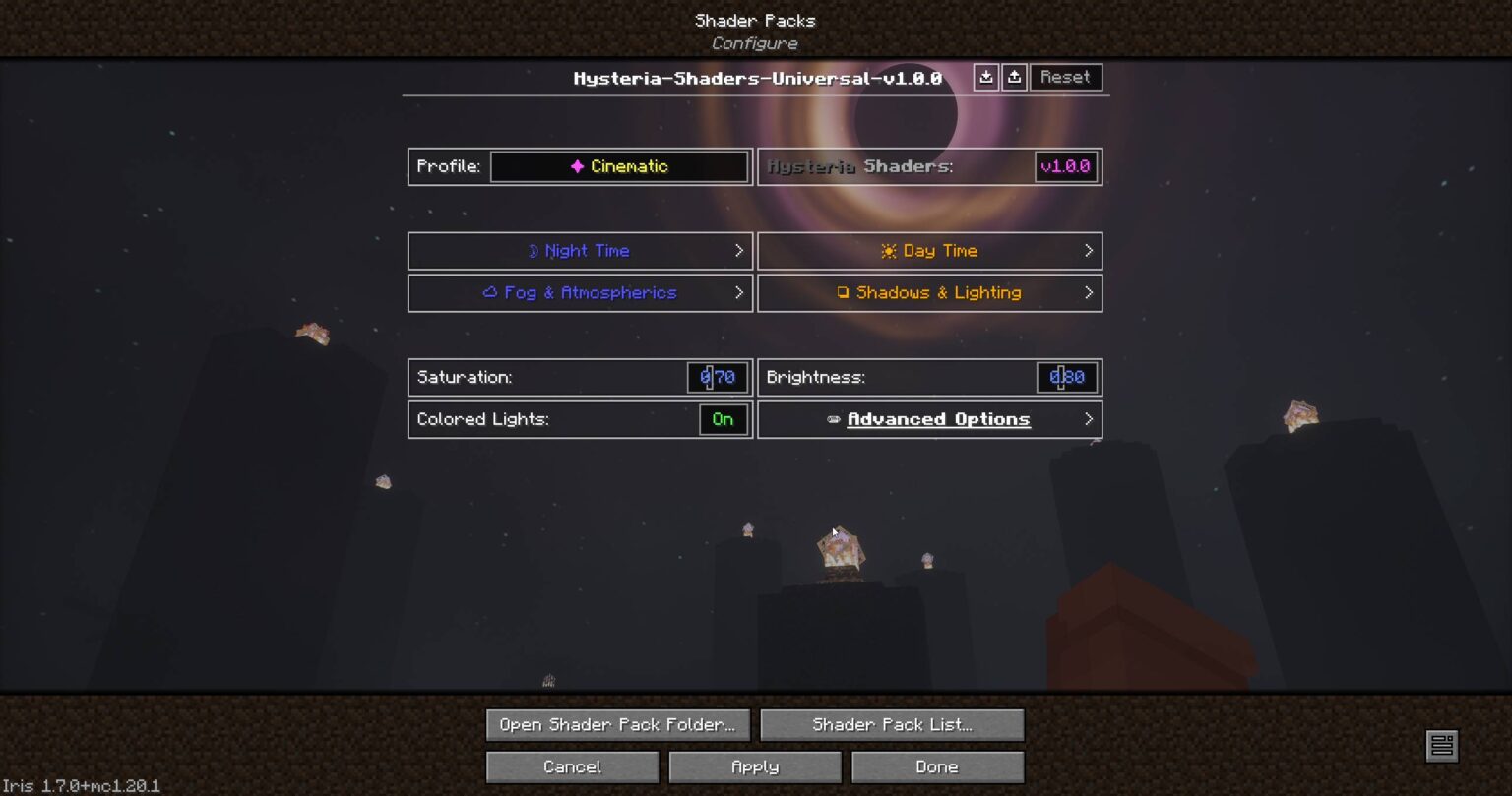Open the Fog & Atmospherics submenu
Image resolution: width=1512 pixels, height=796 pixels.
(580, 293)
